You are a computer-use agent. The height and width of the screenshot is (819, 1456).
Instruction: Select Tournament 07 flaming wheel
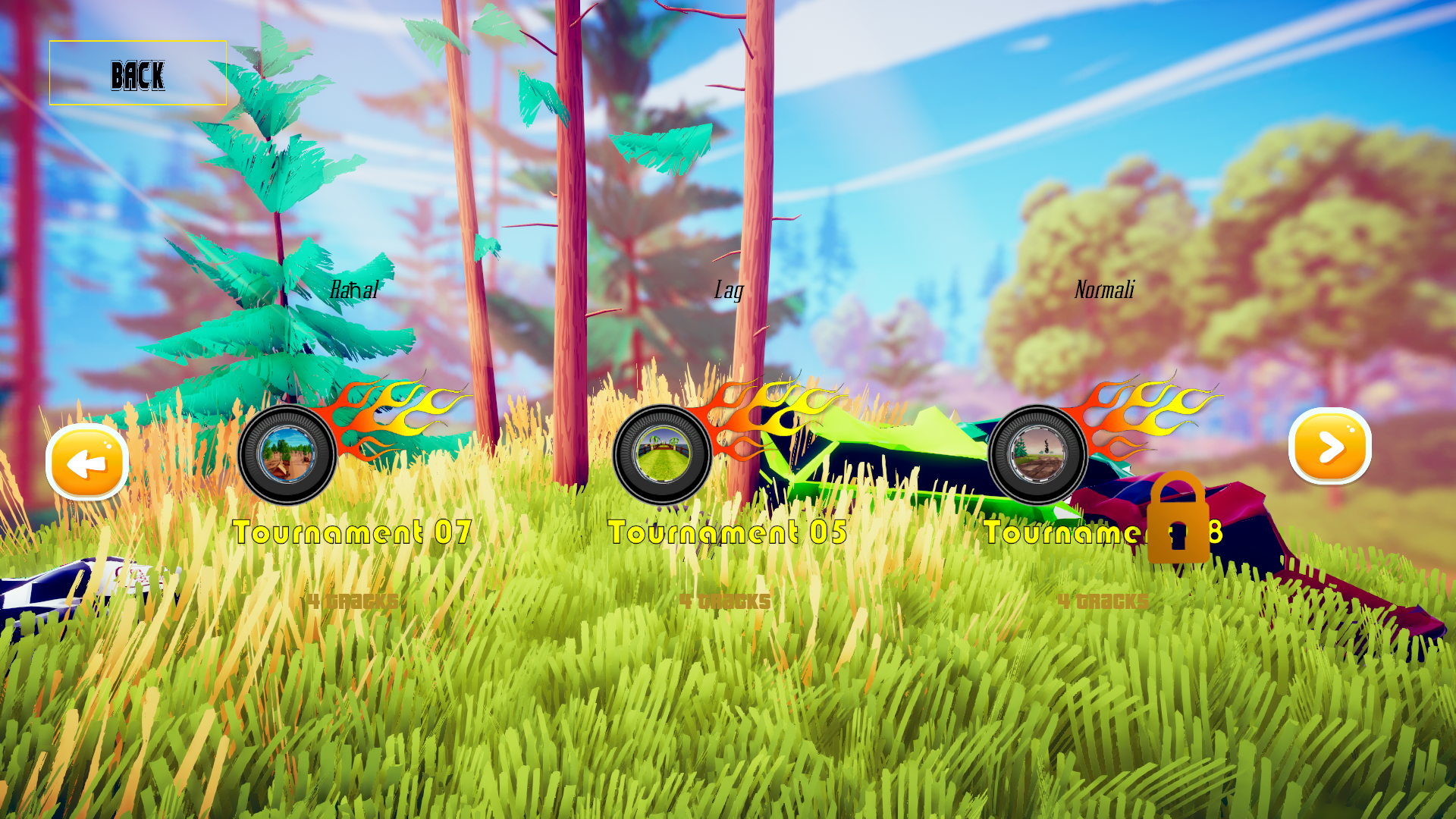[287, 454]
